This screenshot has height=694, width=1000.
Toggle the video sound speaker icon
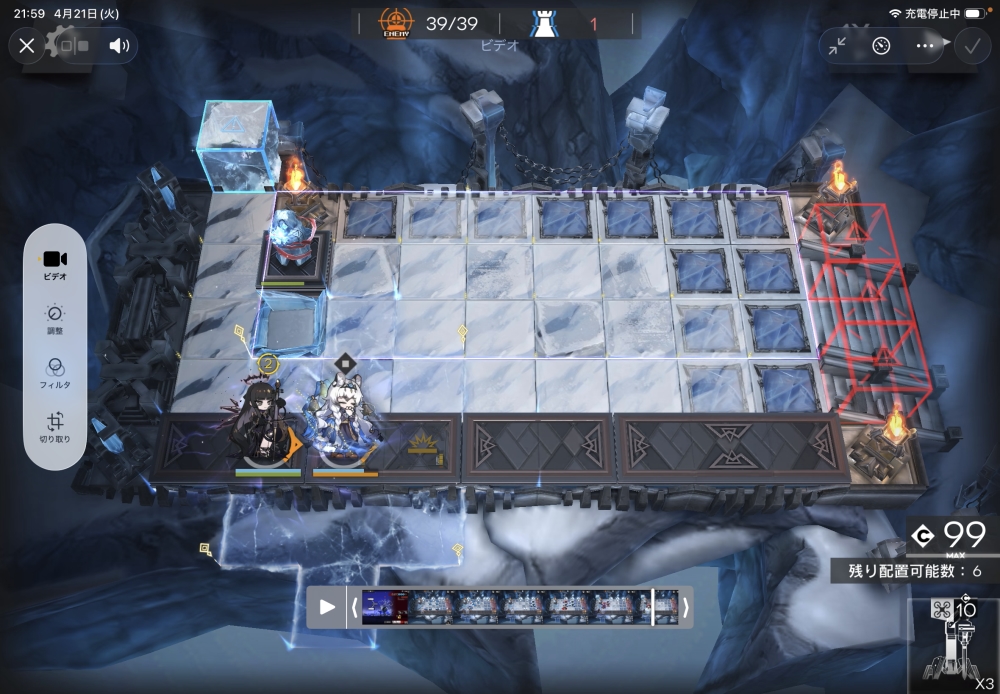(120, 45)
